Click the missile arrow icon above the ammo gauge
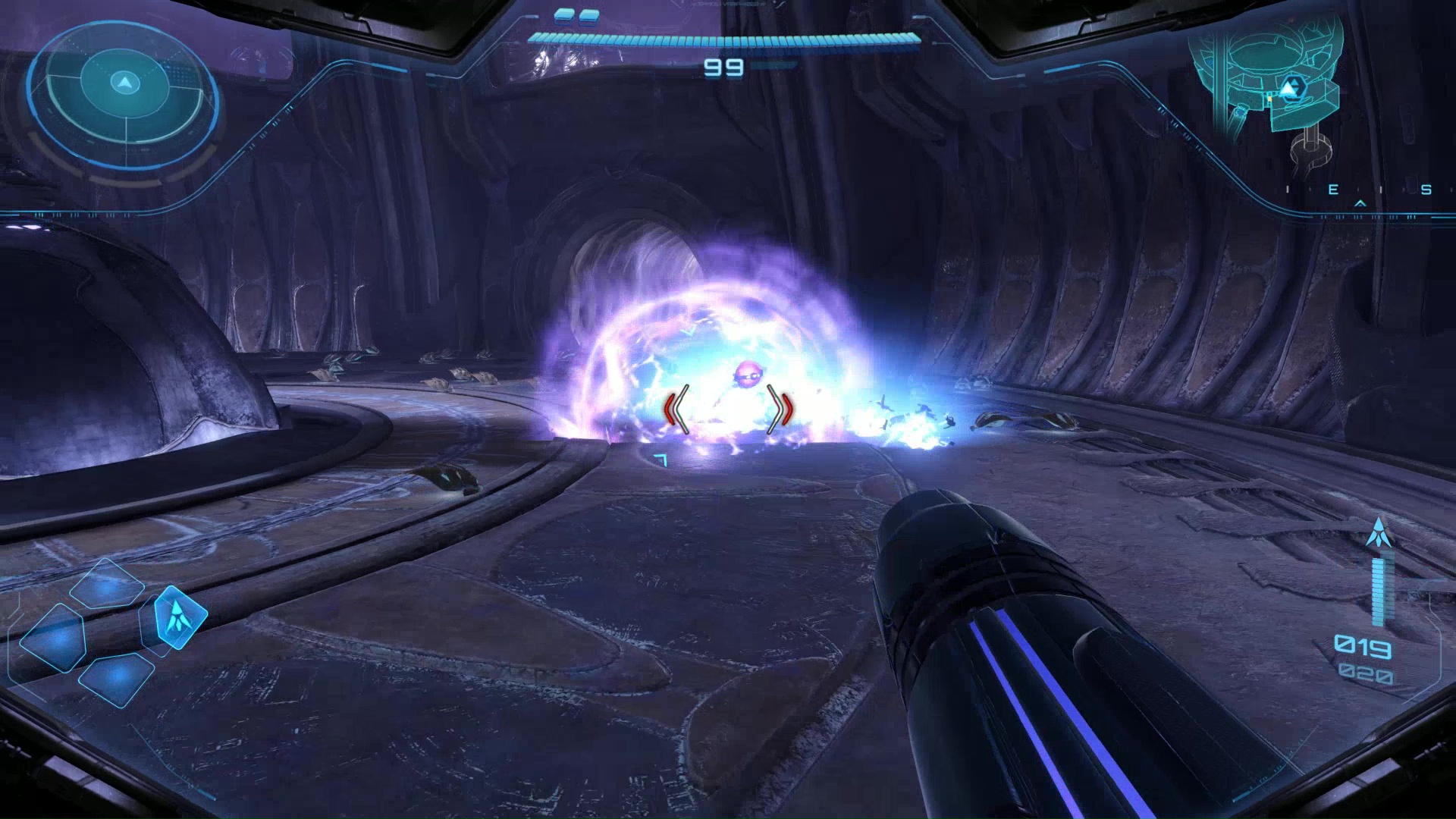 tap(1379, 531)
